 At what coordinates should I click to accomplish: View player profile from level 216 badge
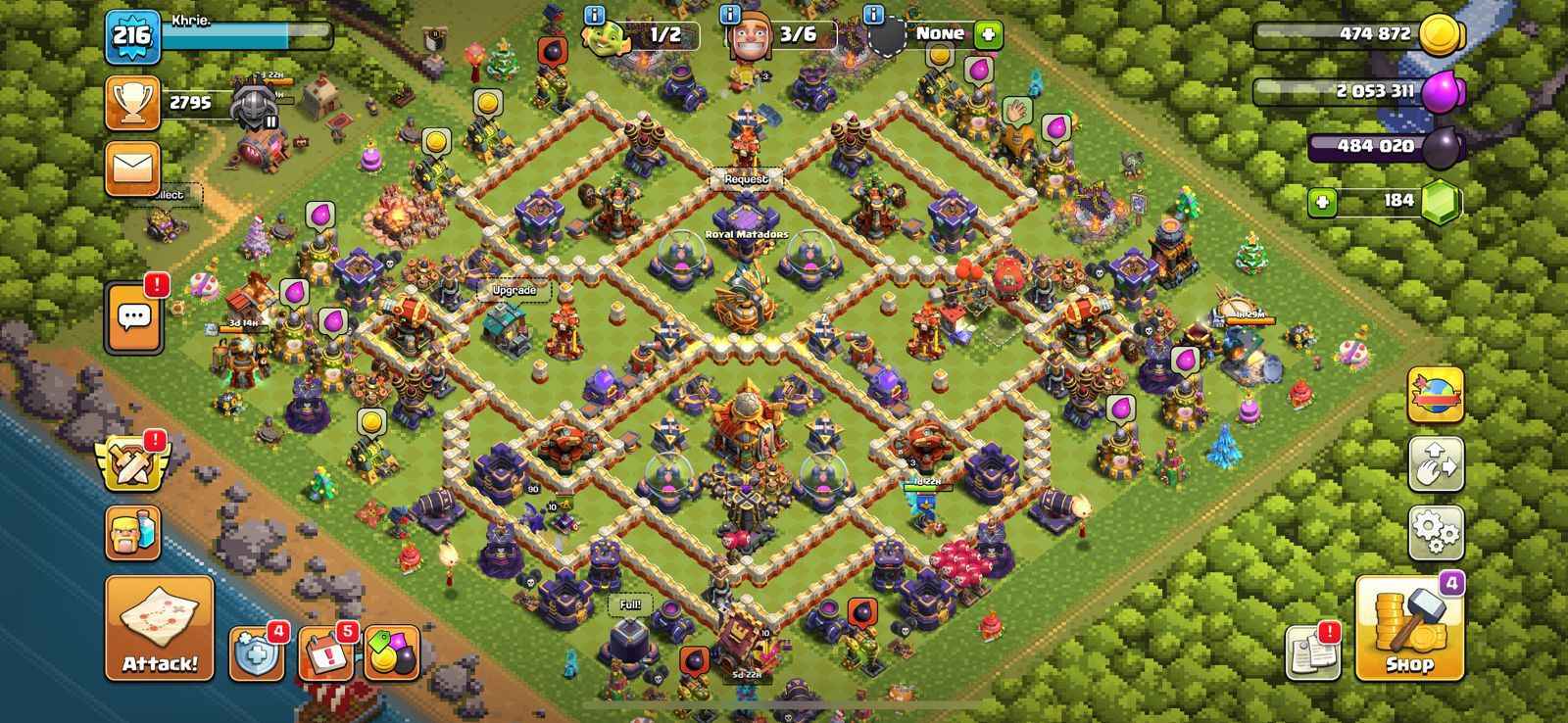(x=131, y=37)
